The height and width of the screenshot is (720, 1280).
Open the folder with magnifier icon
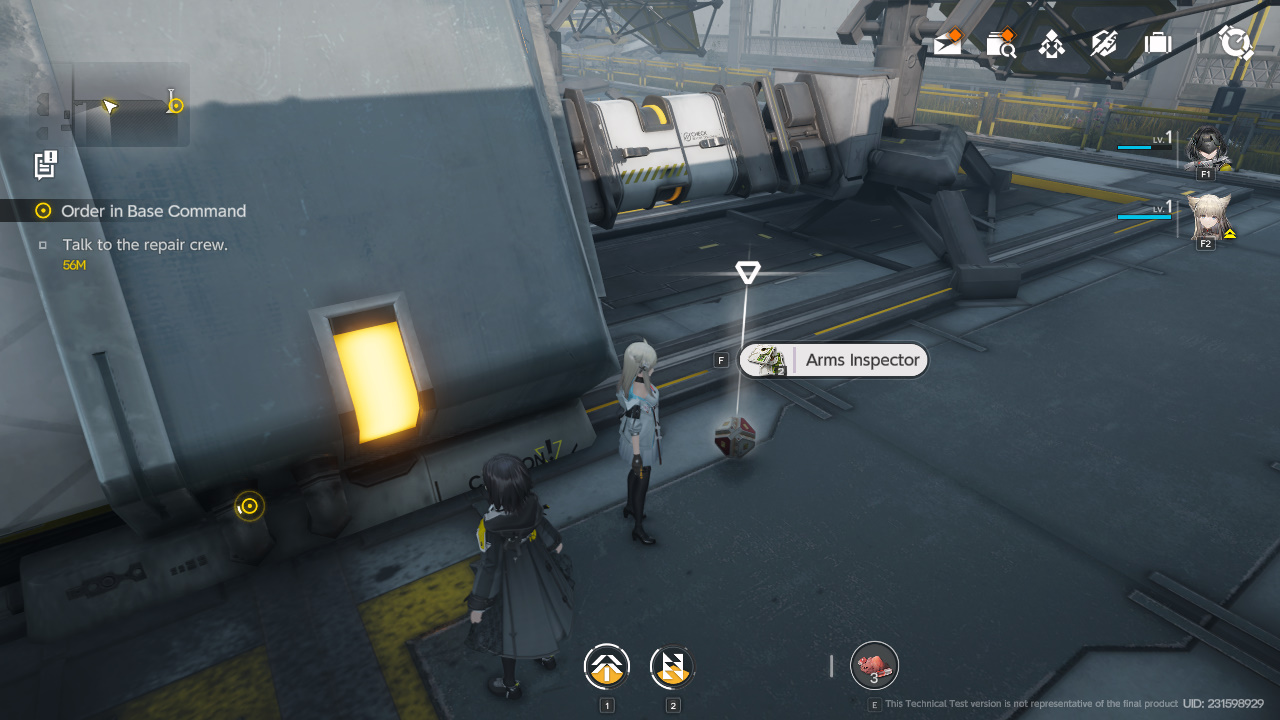click(1000, 43)
